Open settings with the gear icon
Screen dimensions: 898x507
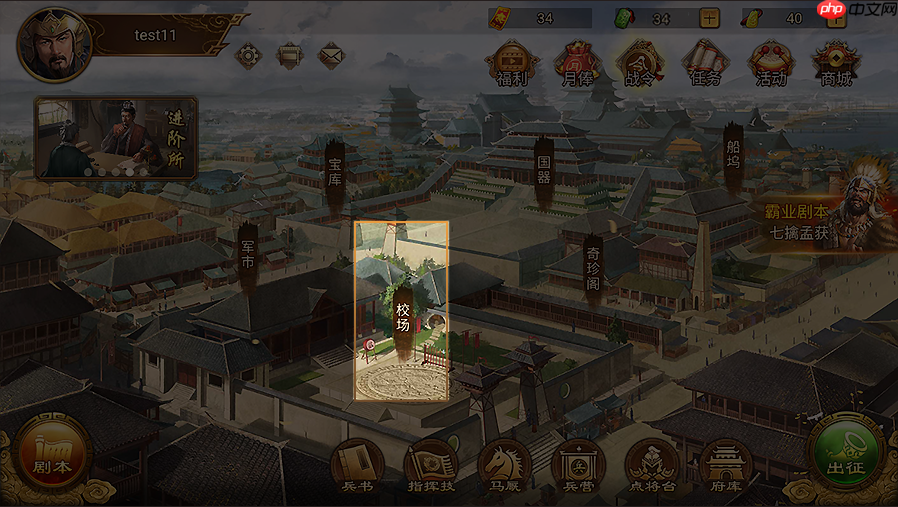tap(248, 55)
